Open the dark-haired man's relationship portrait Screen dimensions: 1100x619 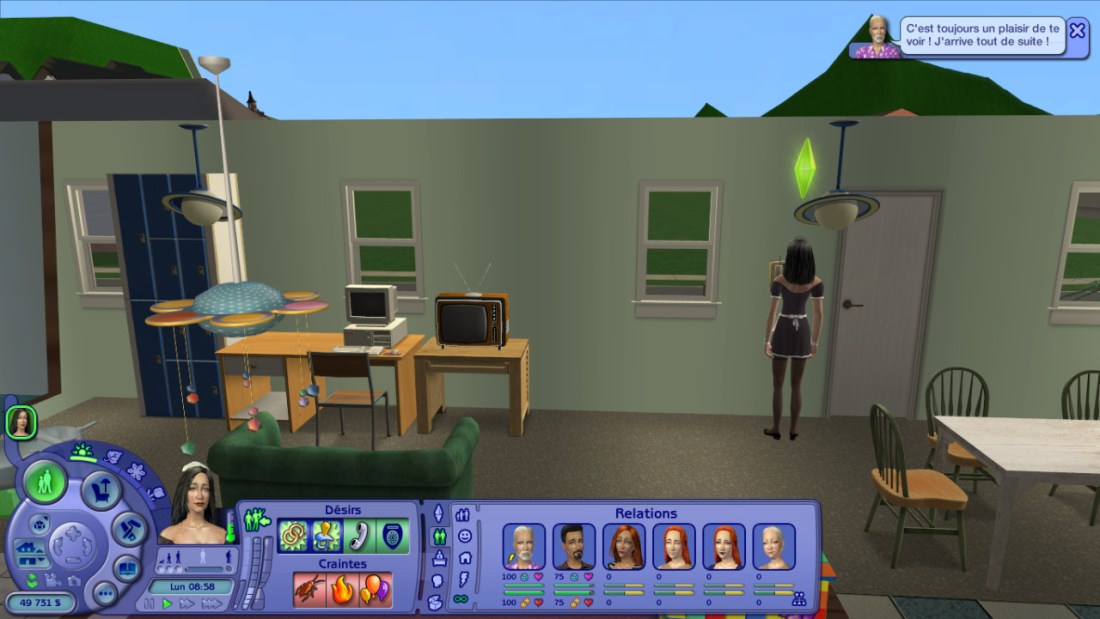574,546
